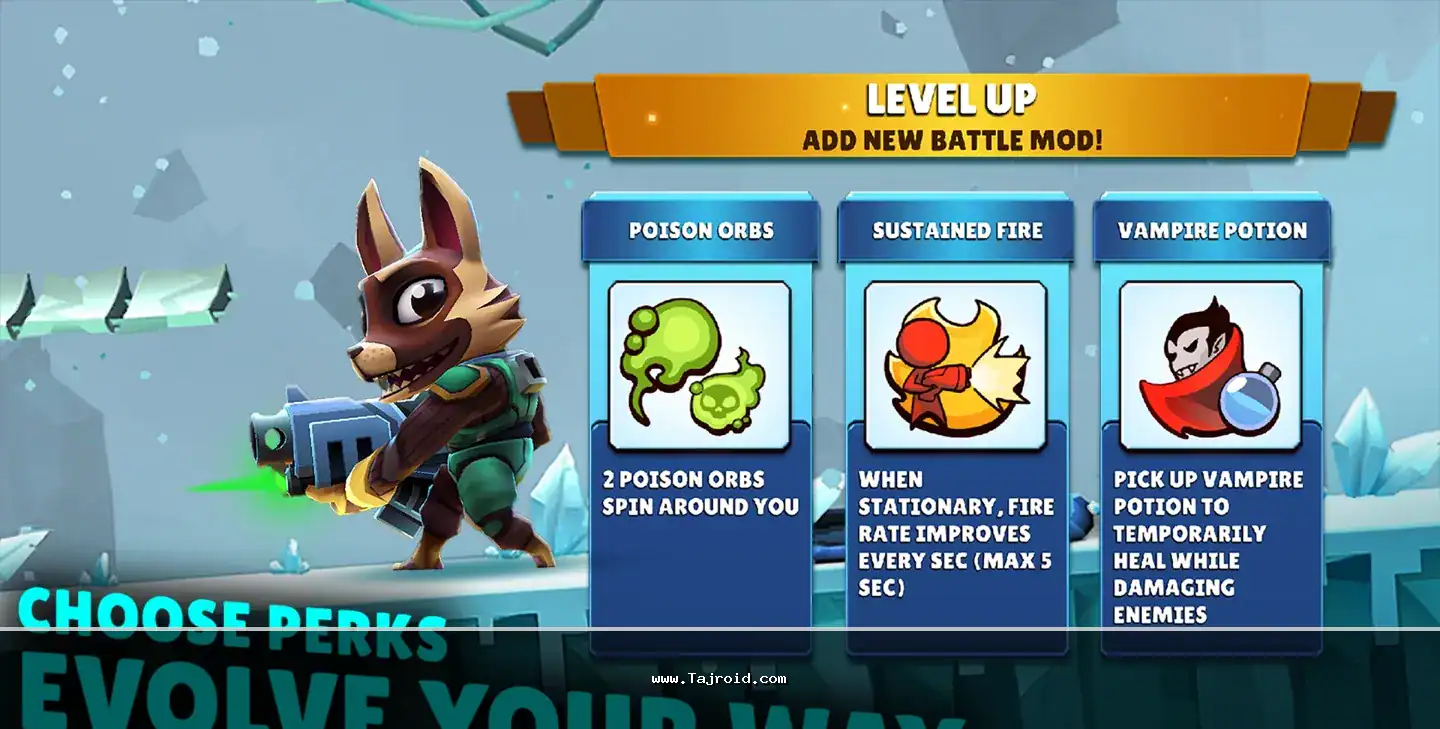Choose the Poison Orbs battle mod card
Viewport: 1440px width, 729px height.
[x=700, y=420]
